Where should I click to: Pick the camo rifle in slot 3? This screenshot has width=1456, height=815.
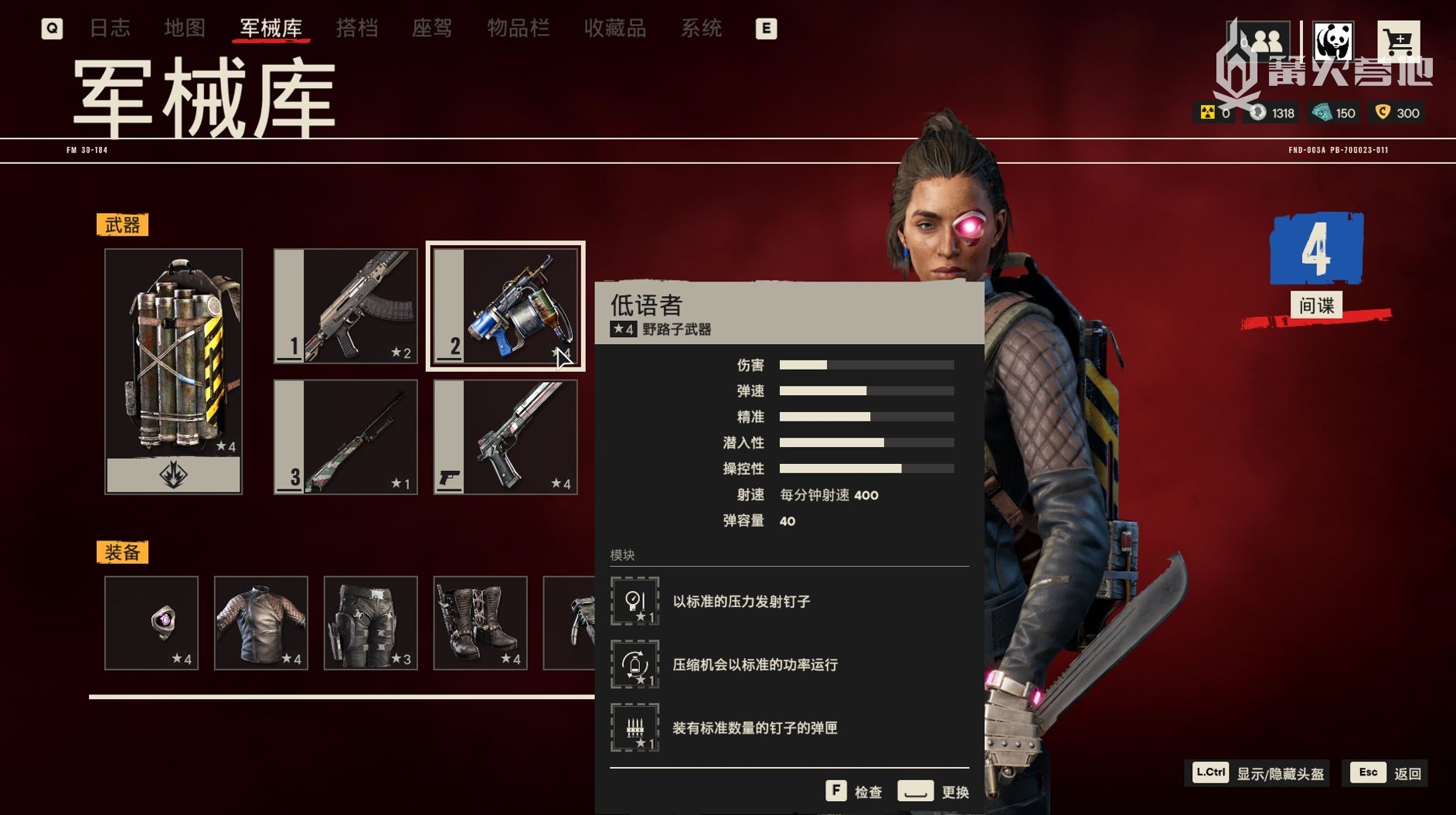point(345,437)
